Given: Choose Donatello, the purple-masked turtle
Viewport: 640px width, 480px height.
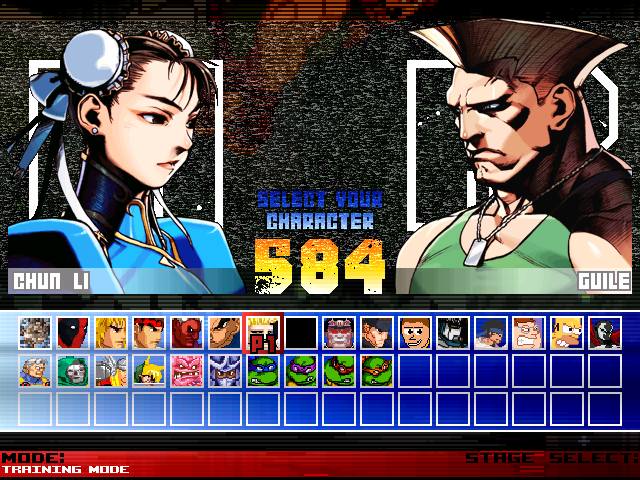Looking at the screenshot, I should [x=301, y=370].
